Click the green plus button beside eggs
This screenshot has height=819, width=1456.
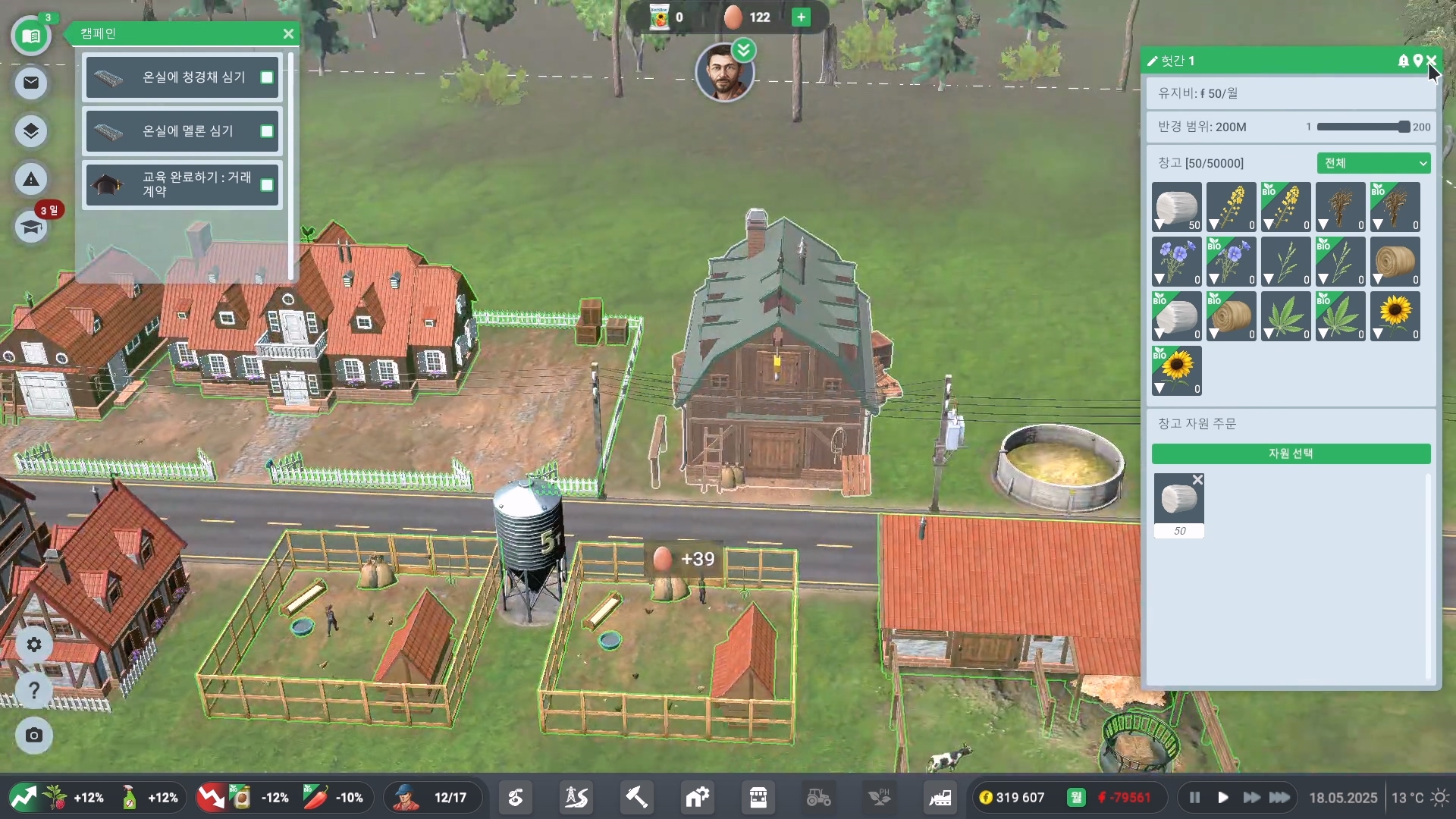point(801,17)
